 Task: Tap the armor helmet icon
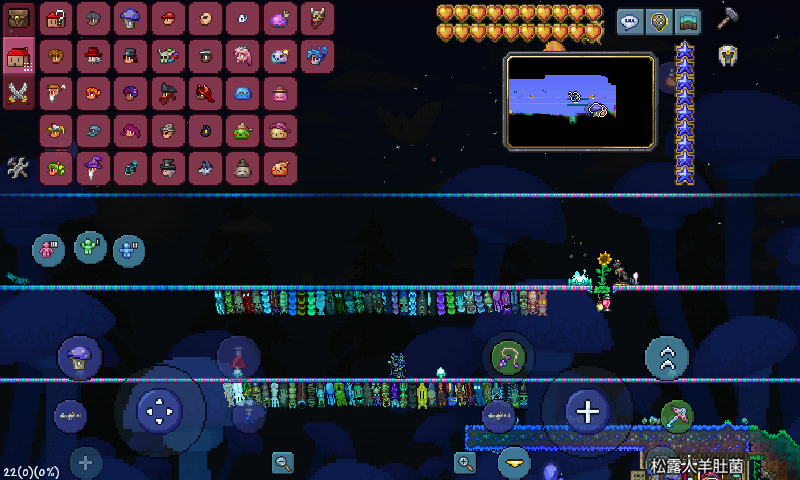click(728, 55)
